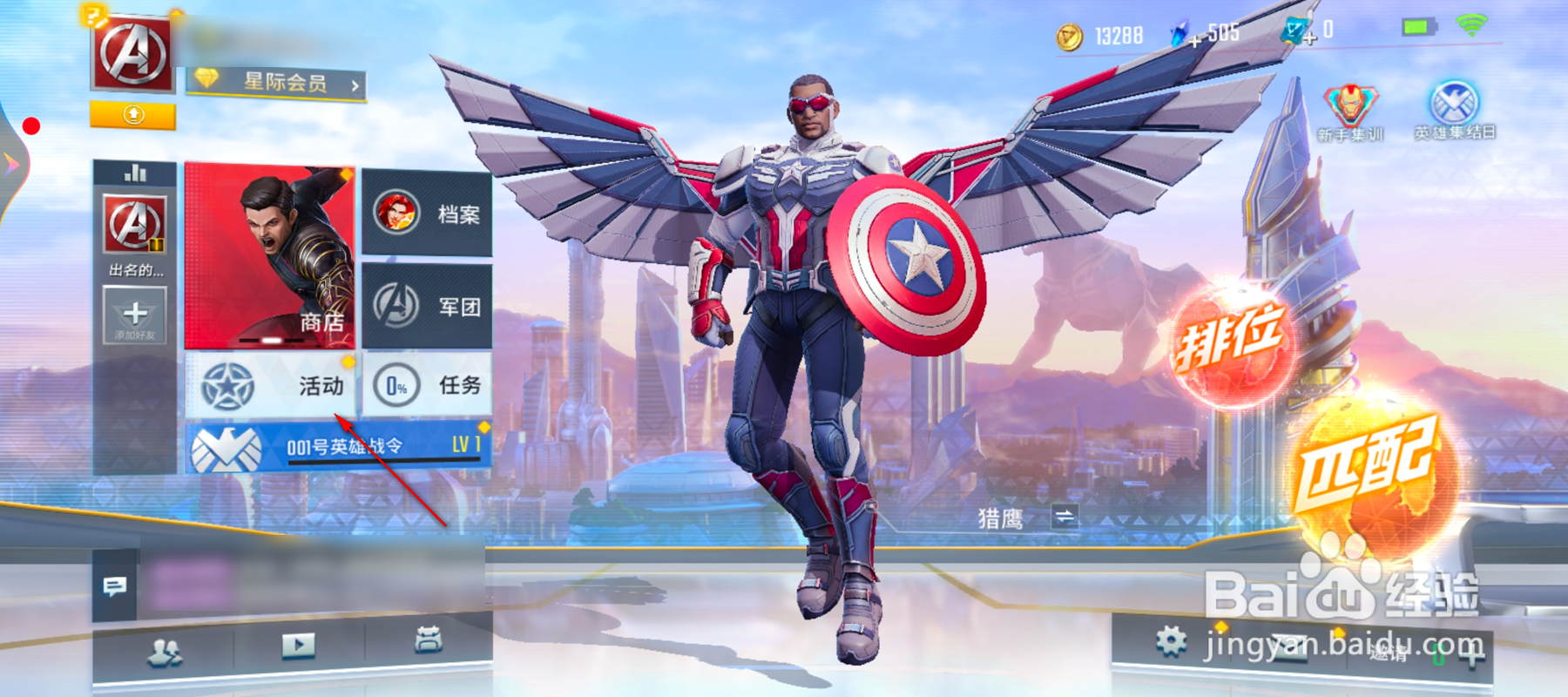The image size is (1568, 697).
Task: Tap the Avengers player avatar
Action: click(132, 54)
